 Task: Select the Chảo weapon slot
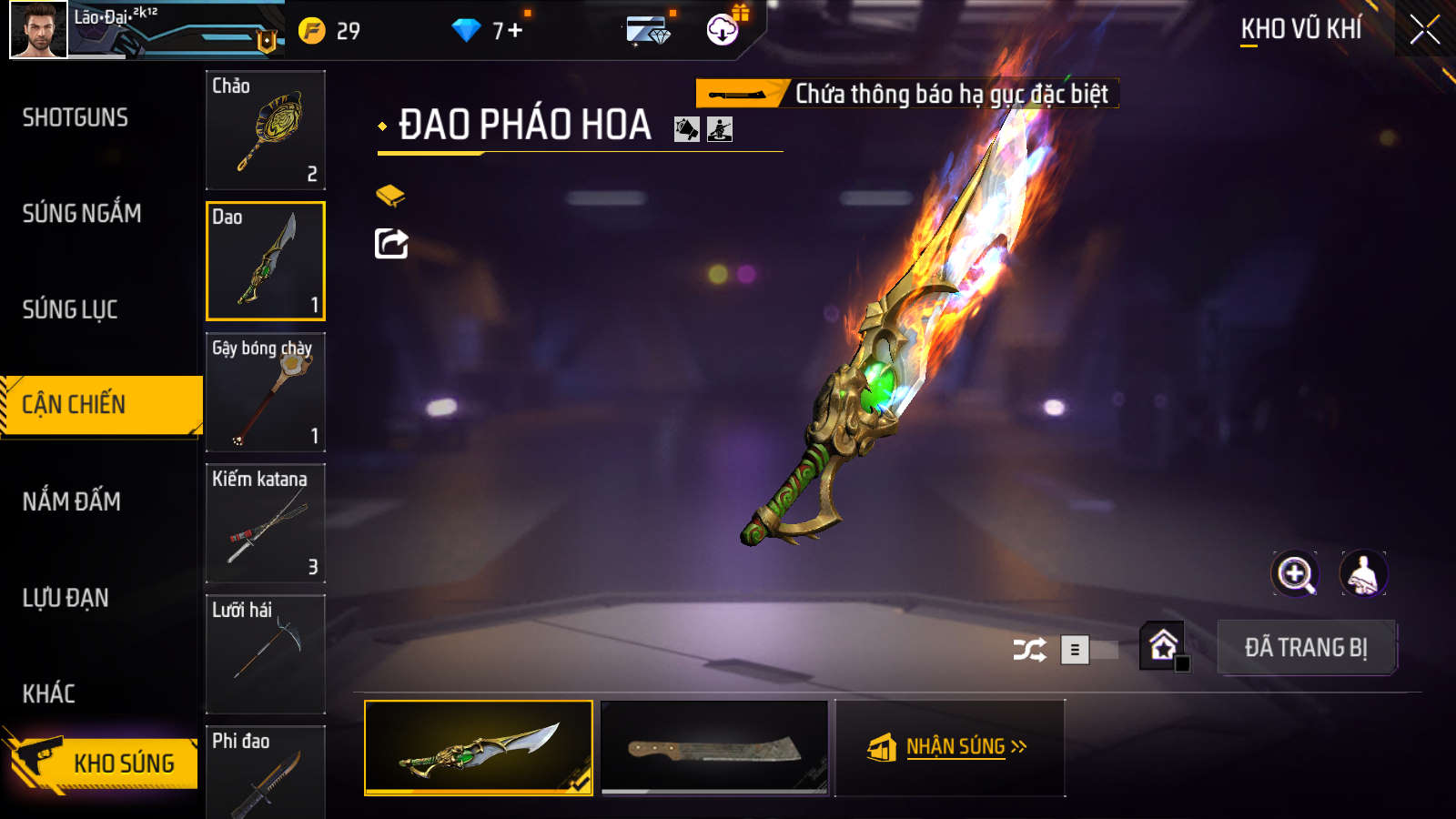tap(266, 130)
